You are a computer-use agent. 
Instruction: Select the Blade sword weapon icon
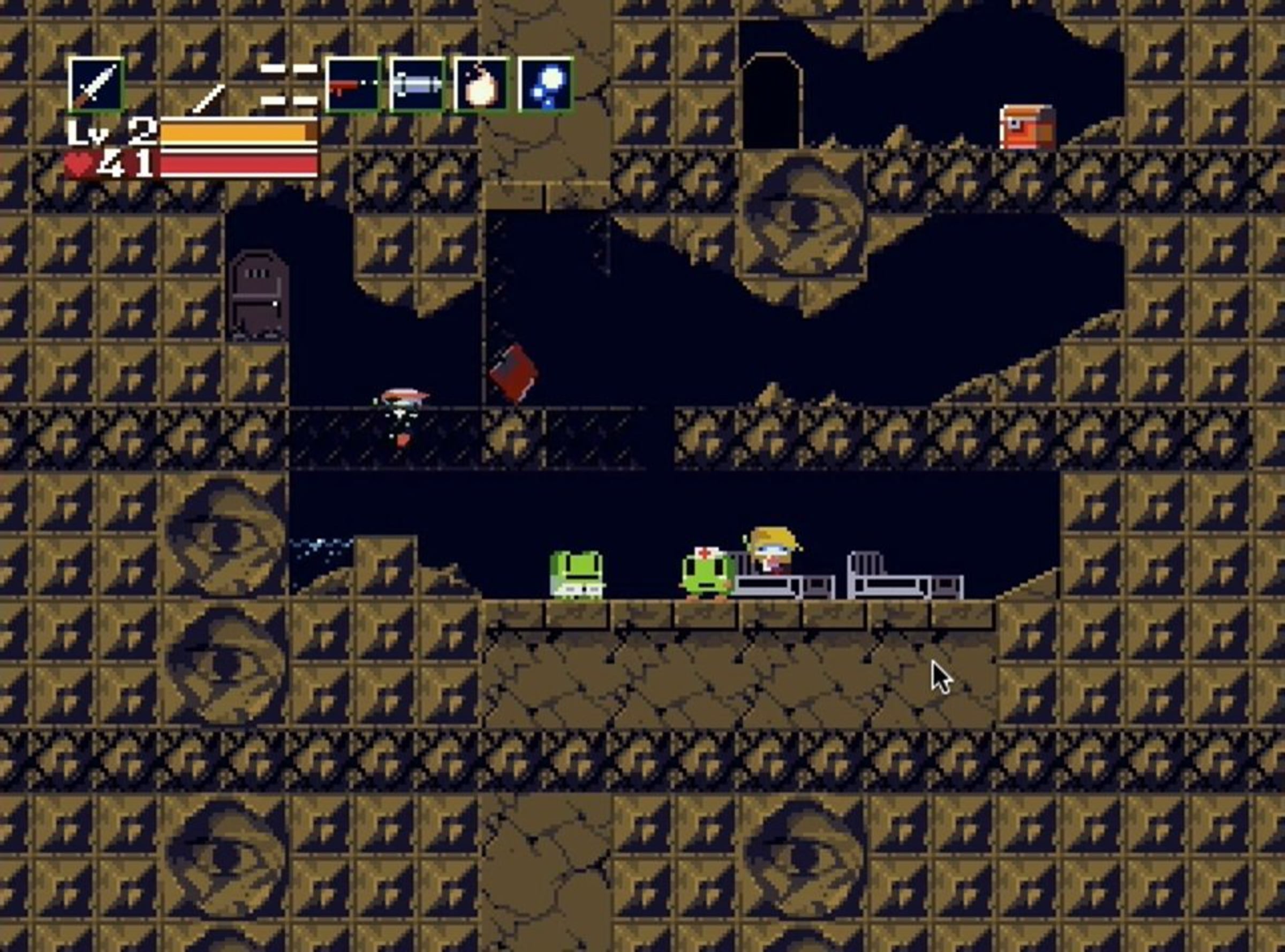coord(96,85)
